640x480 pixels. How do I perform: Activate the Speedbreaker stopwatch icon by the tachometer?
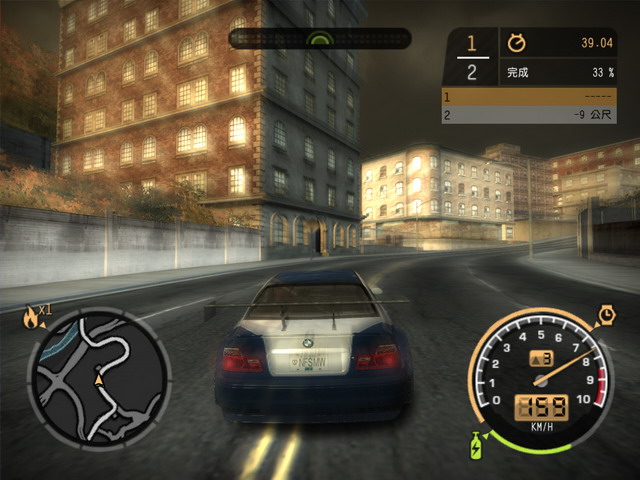pos(606,316)
